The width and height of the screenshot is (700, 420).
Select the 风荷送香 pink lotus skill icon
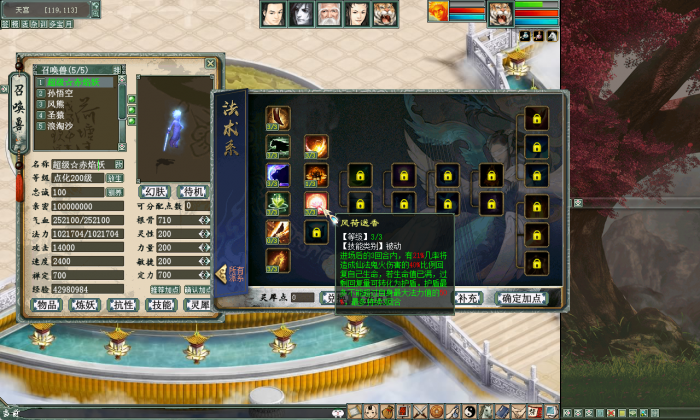316,204
